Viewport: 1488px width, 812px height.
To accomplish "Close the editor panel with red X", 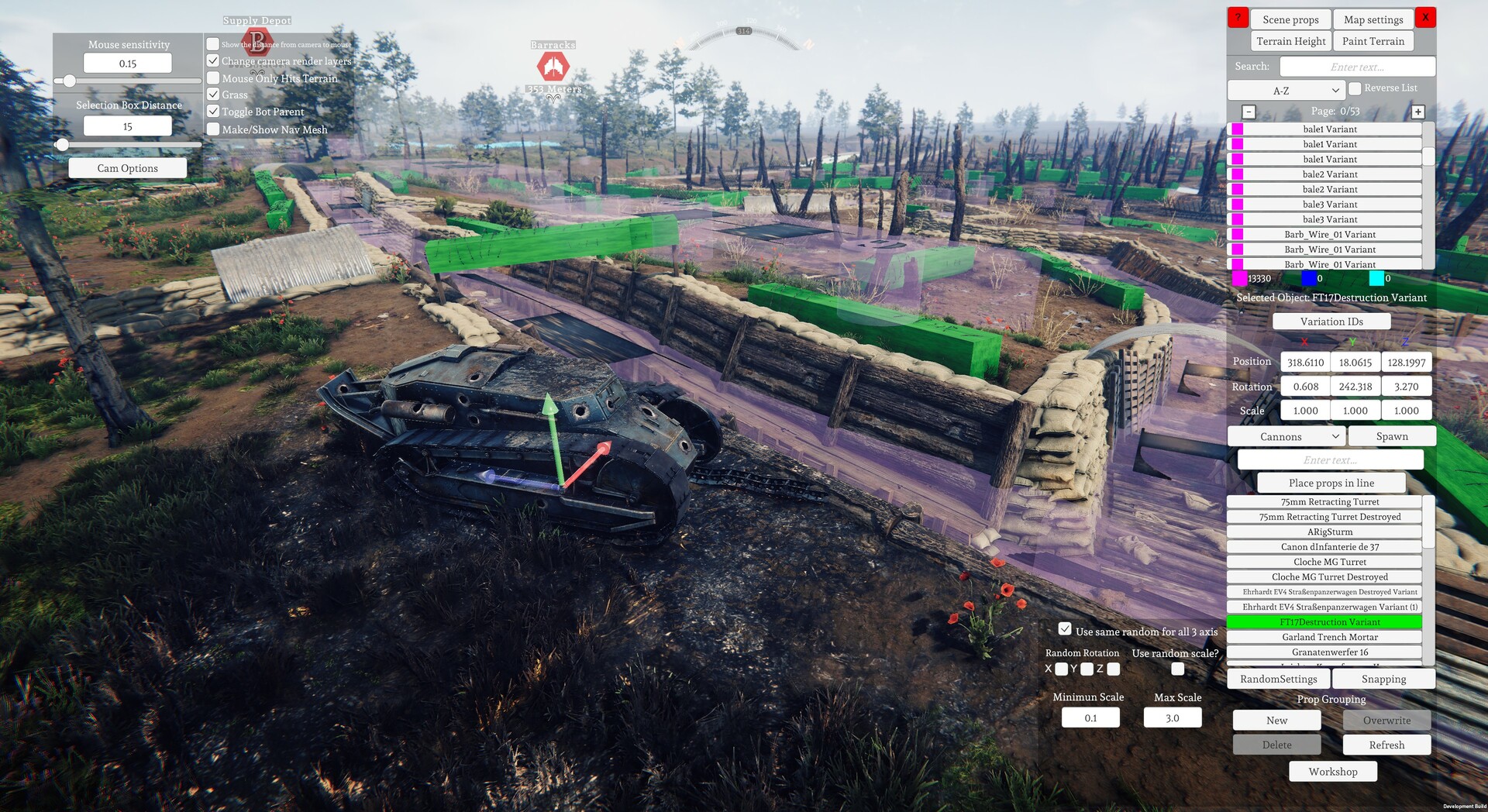I will (x=1425, y=17).
